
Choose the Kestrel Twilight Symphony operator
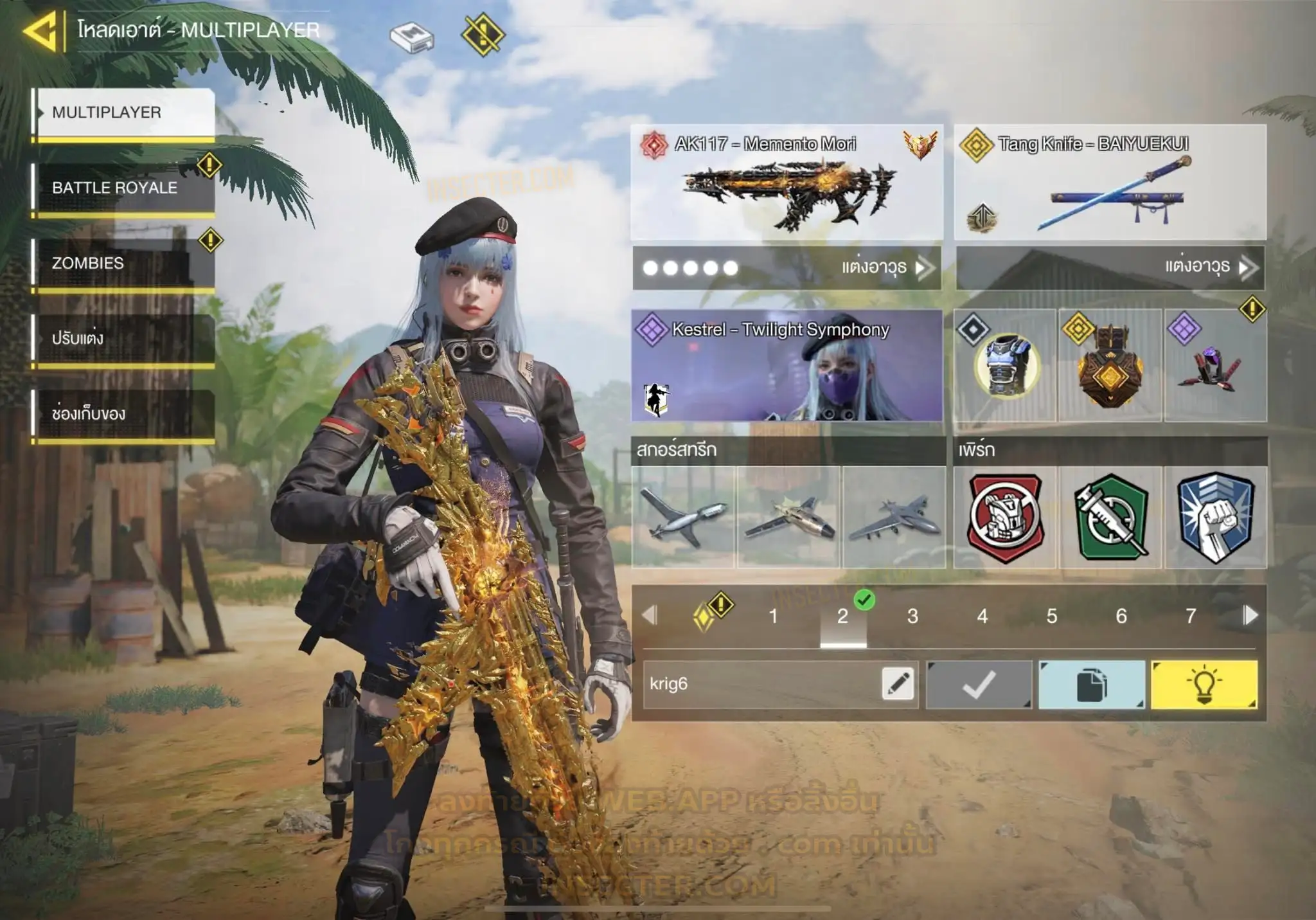coord(787,366)
